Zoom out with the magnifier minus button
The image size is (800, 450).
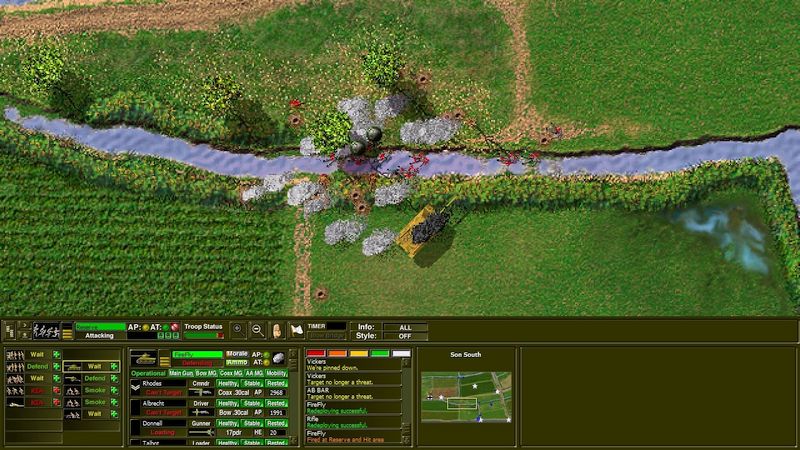pyautogui.click(x=258, y=329)
